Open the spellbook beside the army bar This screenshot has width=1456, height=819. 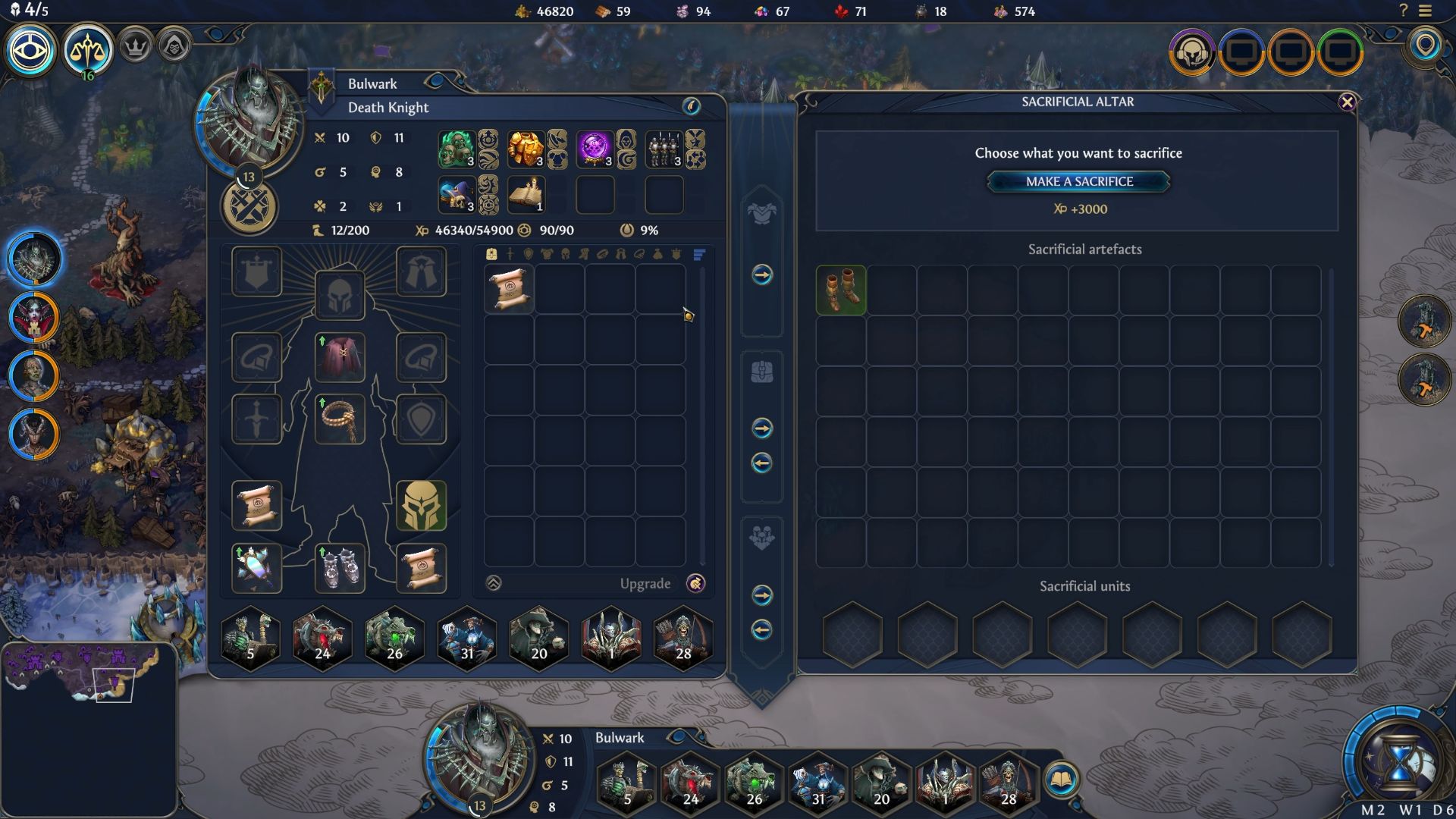coord(1060,780)
